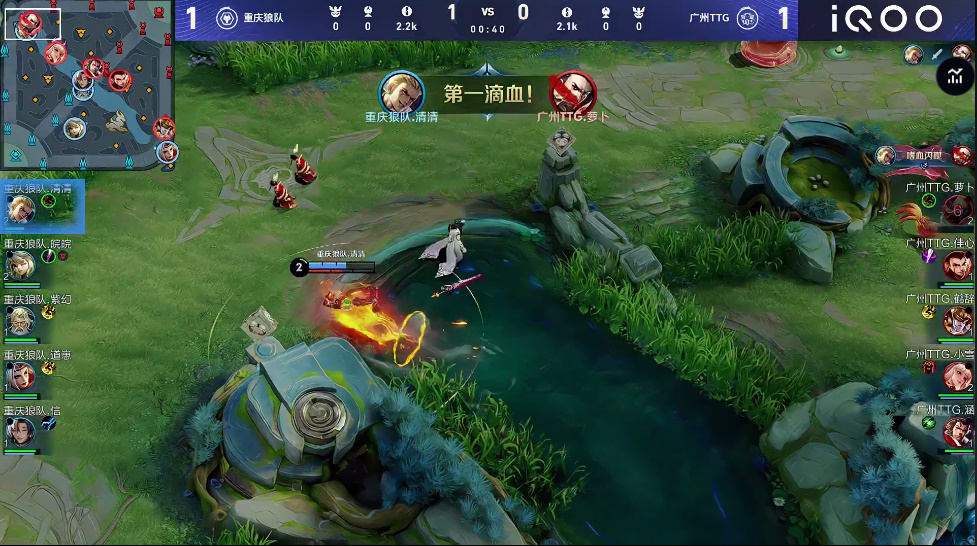Click the 重庆狼队 team name in scoreboard
Screen dimensions: 977x546
(x=263, y=18)
